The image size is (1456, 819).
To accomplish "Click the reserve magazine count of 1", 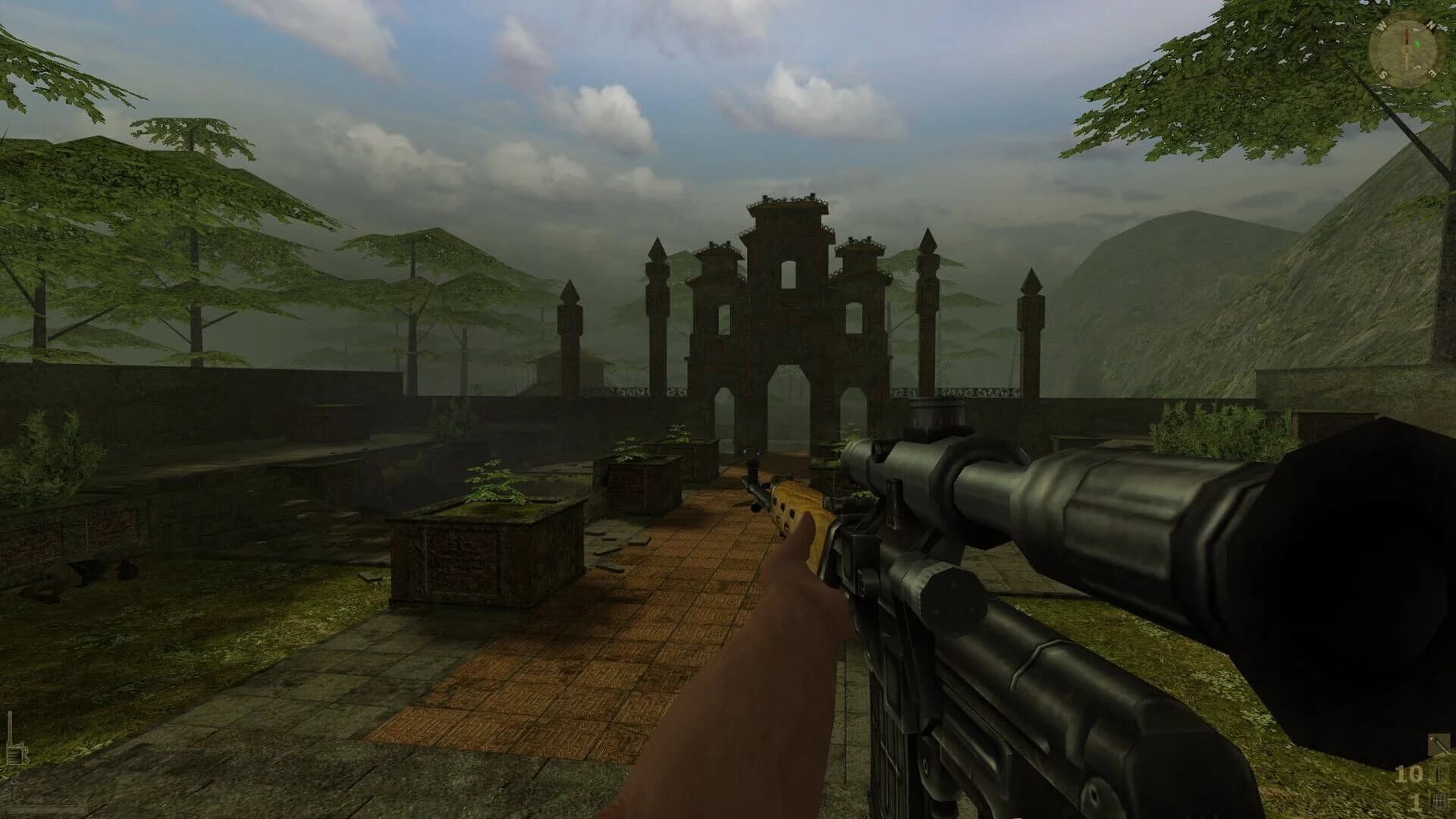I will point(1416,802).
